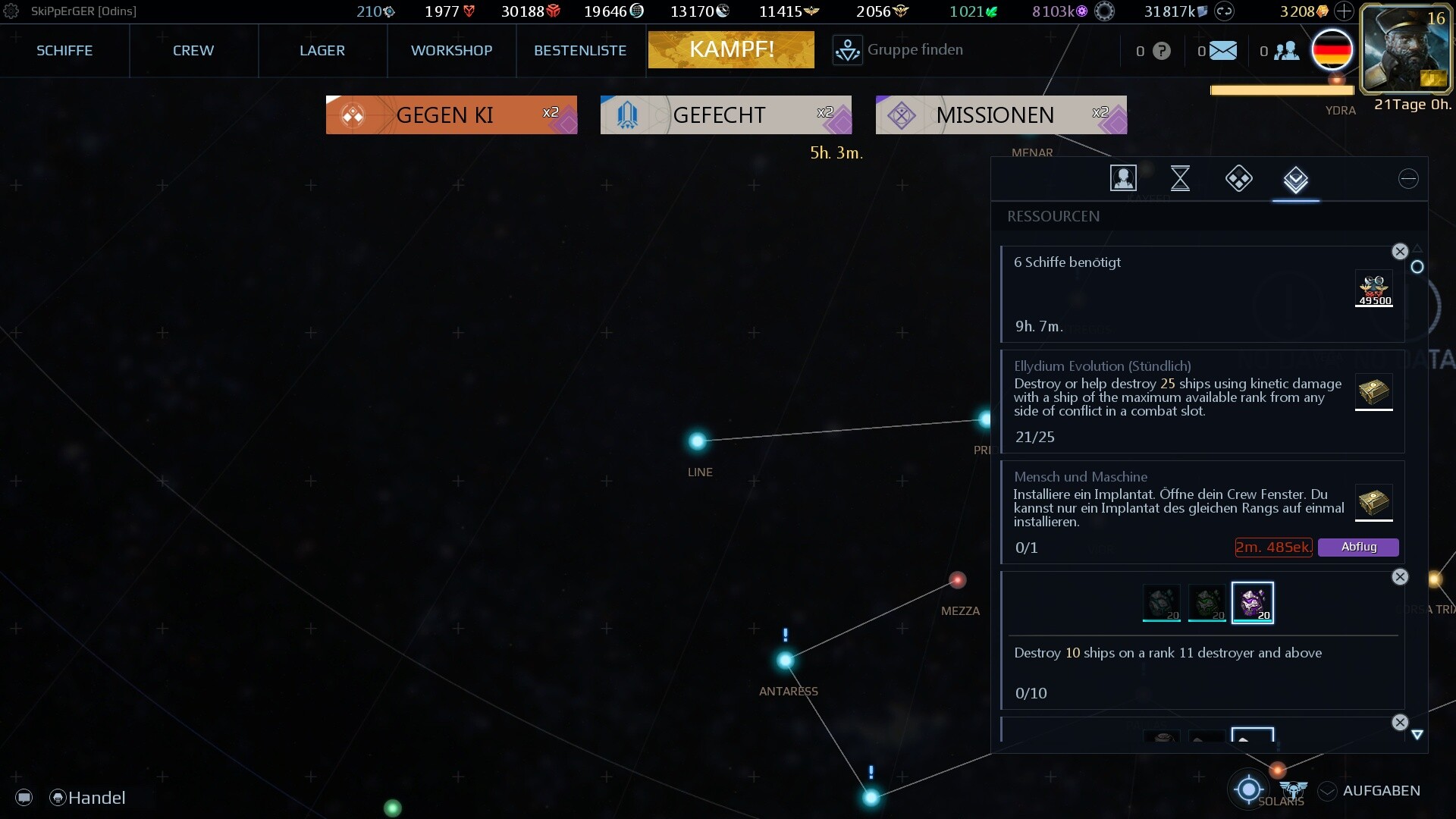This screenshot has width=1456, height=819.
Task: Go to the Lager tab
Action: 322,51
